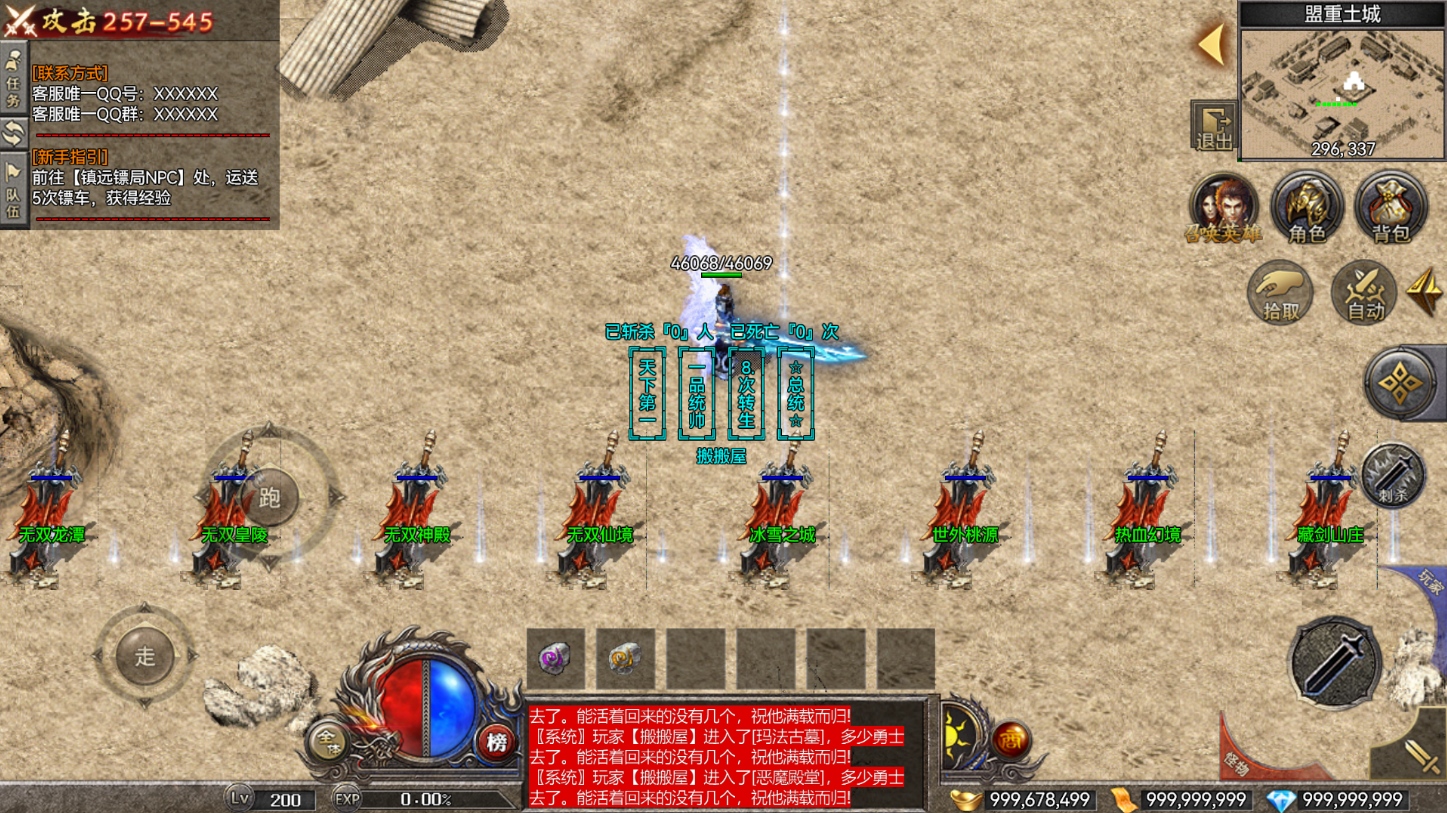Use the purple scroll in the hotbar
This screenshot has height=813, width=1447.
555,659
